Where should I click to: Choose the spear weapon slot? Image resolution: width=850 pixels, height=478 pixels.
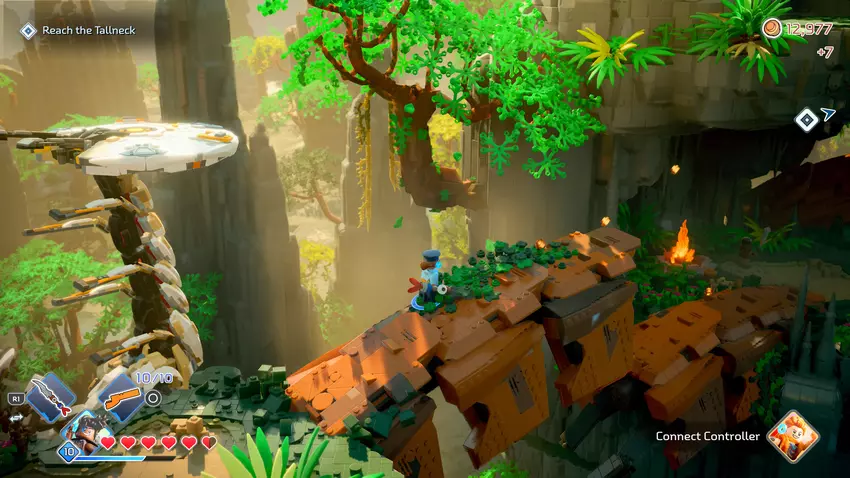click(49, 395)
